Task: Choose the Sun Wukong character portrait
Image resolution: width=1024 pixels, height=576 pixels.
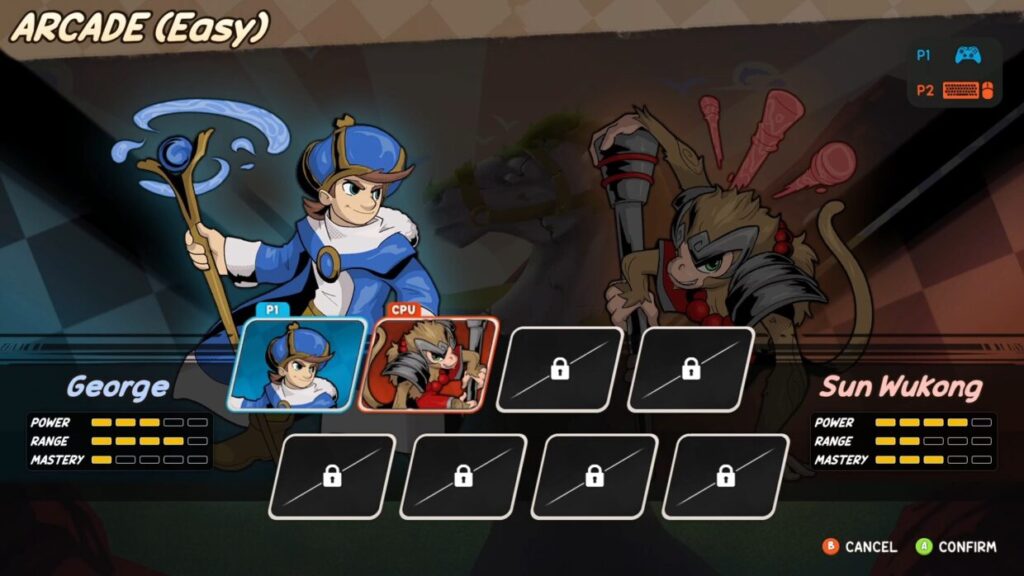Action: 427,366
